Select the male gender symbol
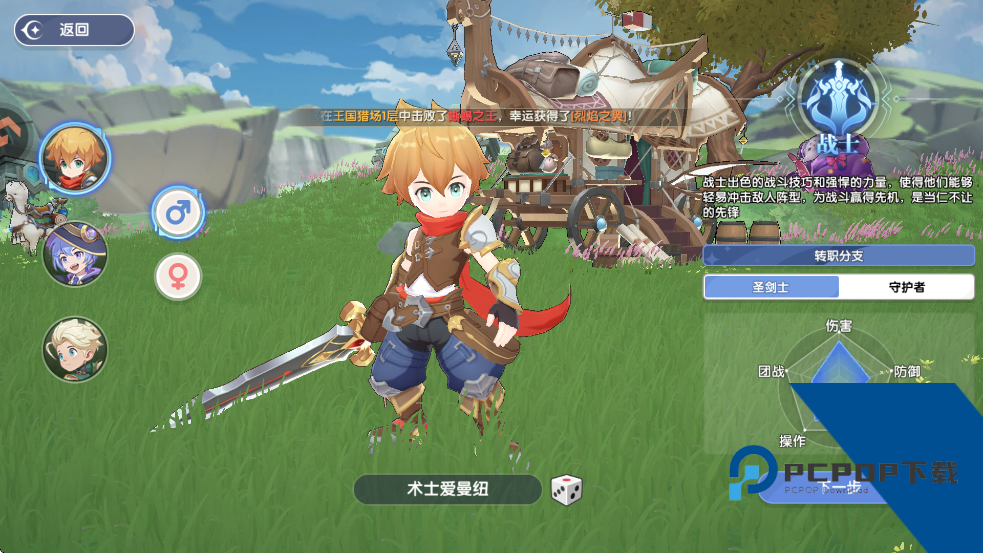Screen dimensions: 983x553 pyautogui.click(x=178, y=212)
